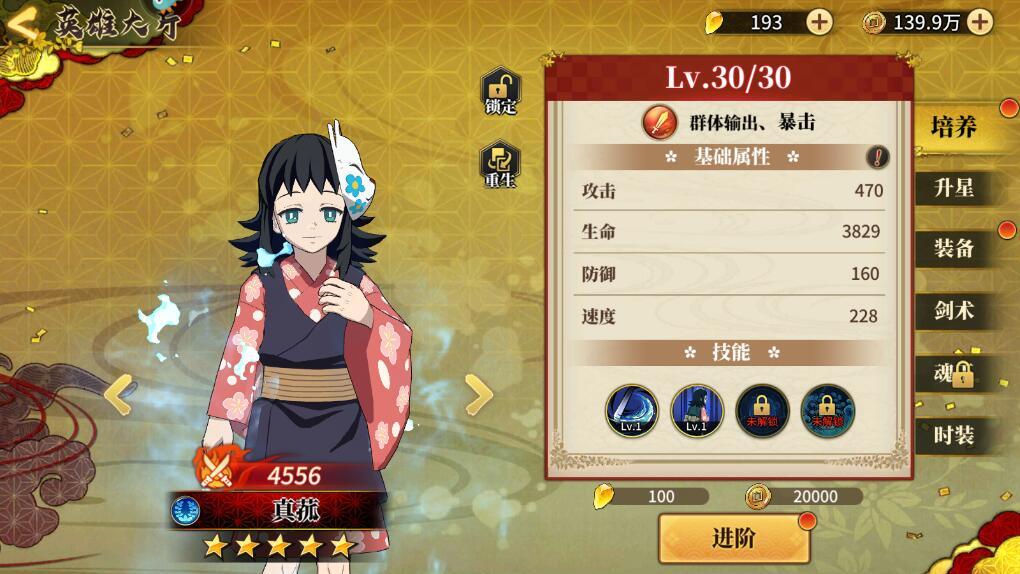Toggle the 锁定 hero lock
The width and height of the screenshot is (1020, 574).
499,91
